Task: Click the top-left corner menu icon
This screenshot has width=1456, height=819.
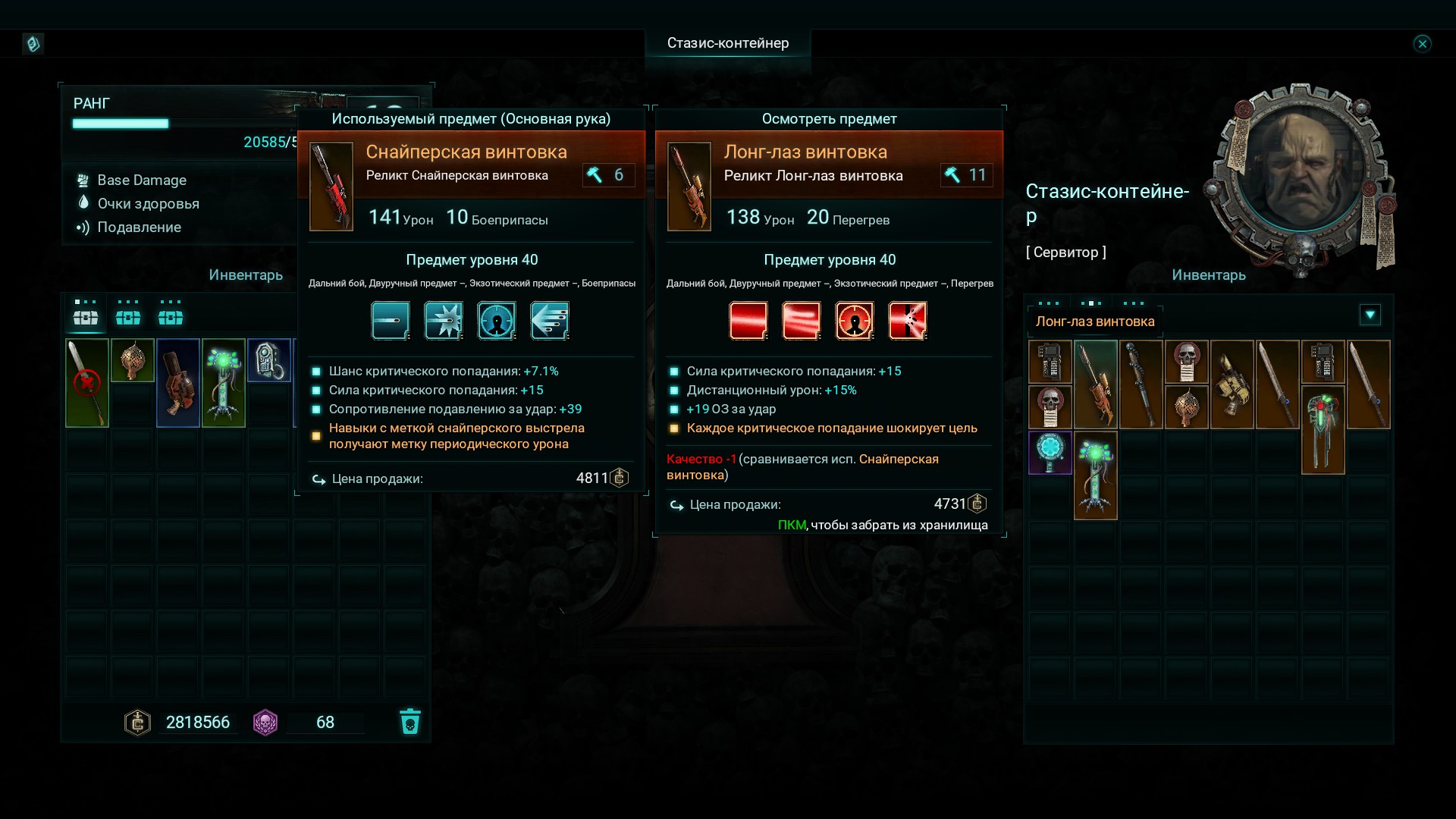Action: pos(33,44)
